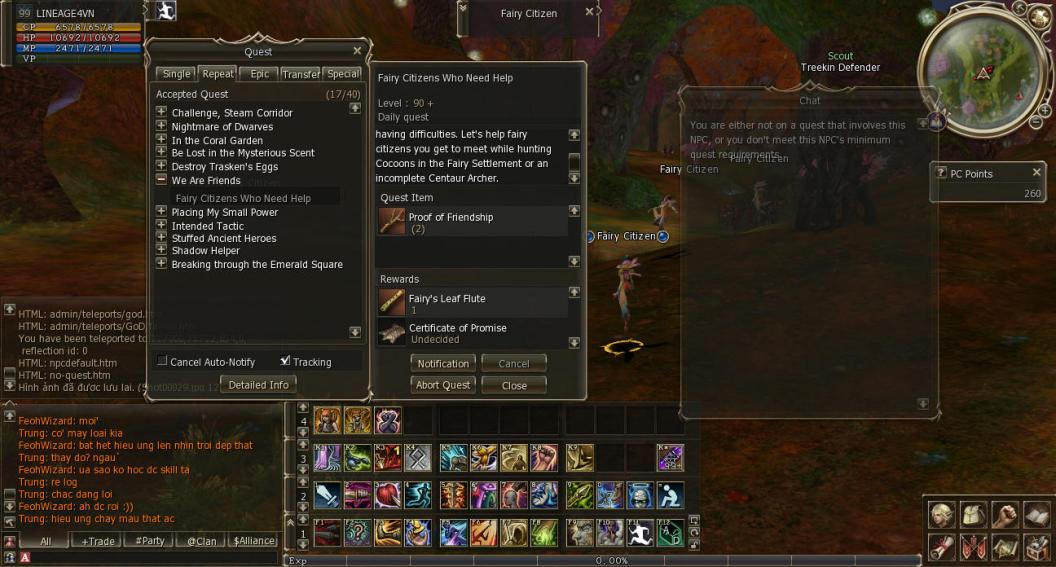Screen dimensions: 1056x567
Task: Close the PC Points panel
Action: point(1036,173)
